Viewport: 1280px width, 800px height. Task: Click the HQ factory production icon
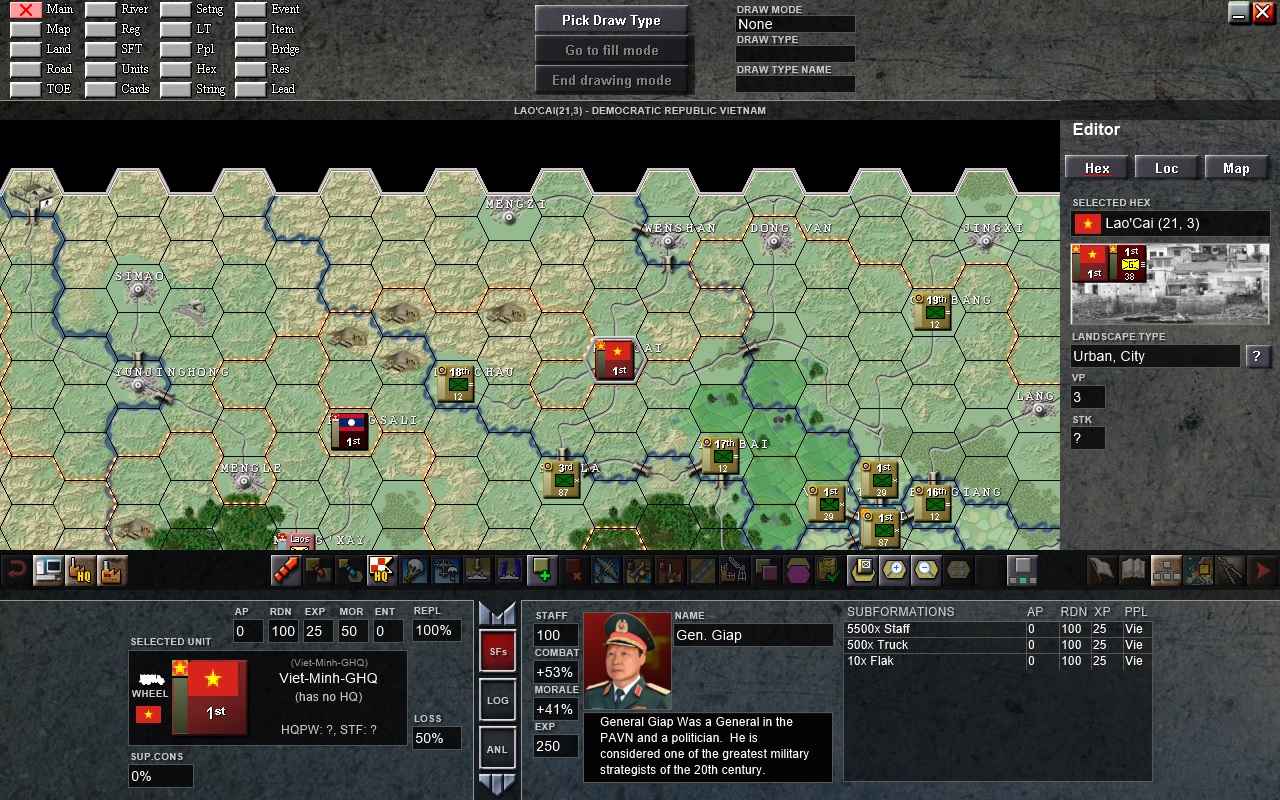[80, 571]
